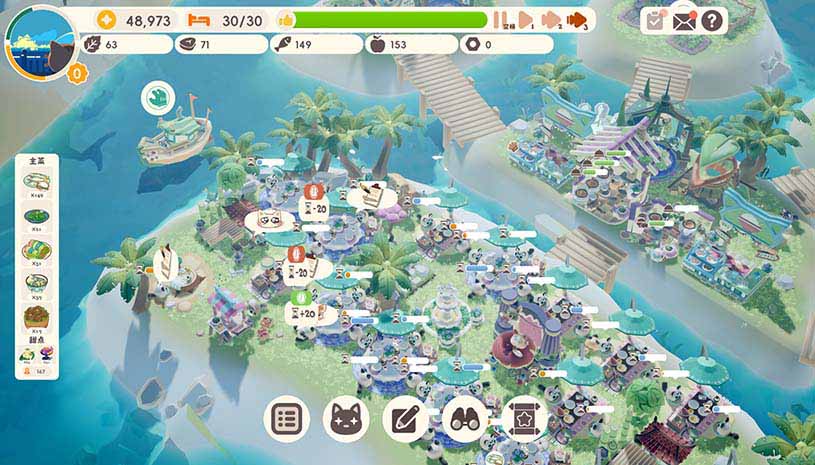Click the chef hat bubble above boat
The height and width of the screenshot is (465, 815).
tap(157, 96)
